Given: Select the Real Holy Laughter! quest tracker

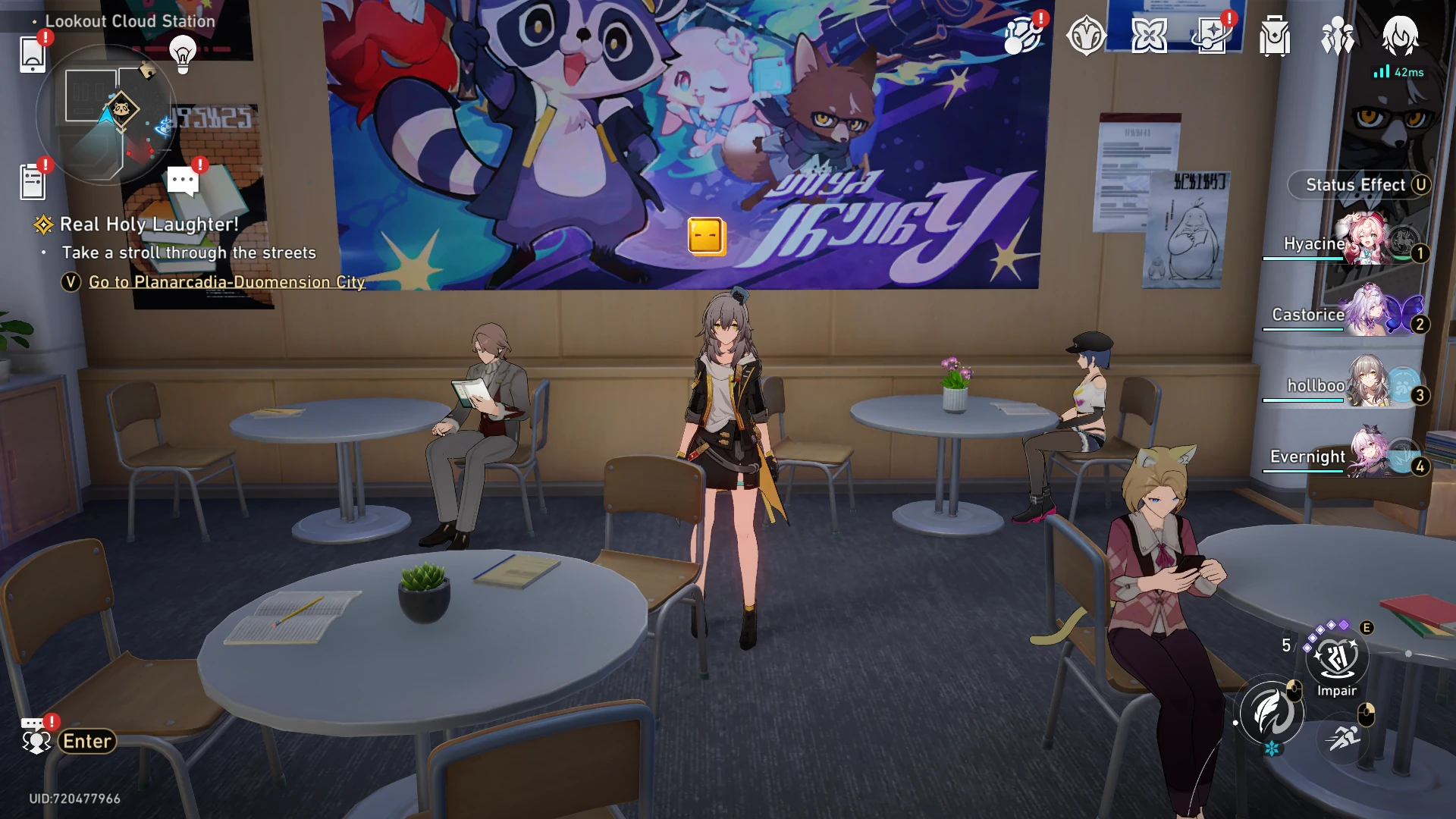Looking at the screenshot, I should pyautogui.click(x=149, y=224).
